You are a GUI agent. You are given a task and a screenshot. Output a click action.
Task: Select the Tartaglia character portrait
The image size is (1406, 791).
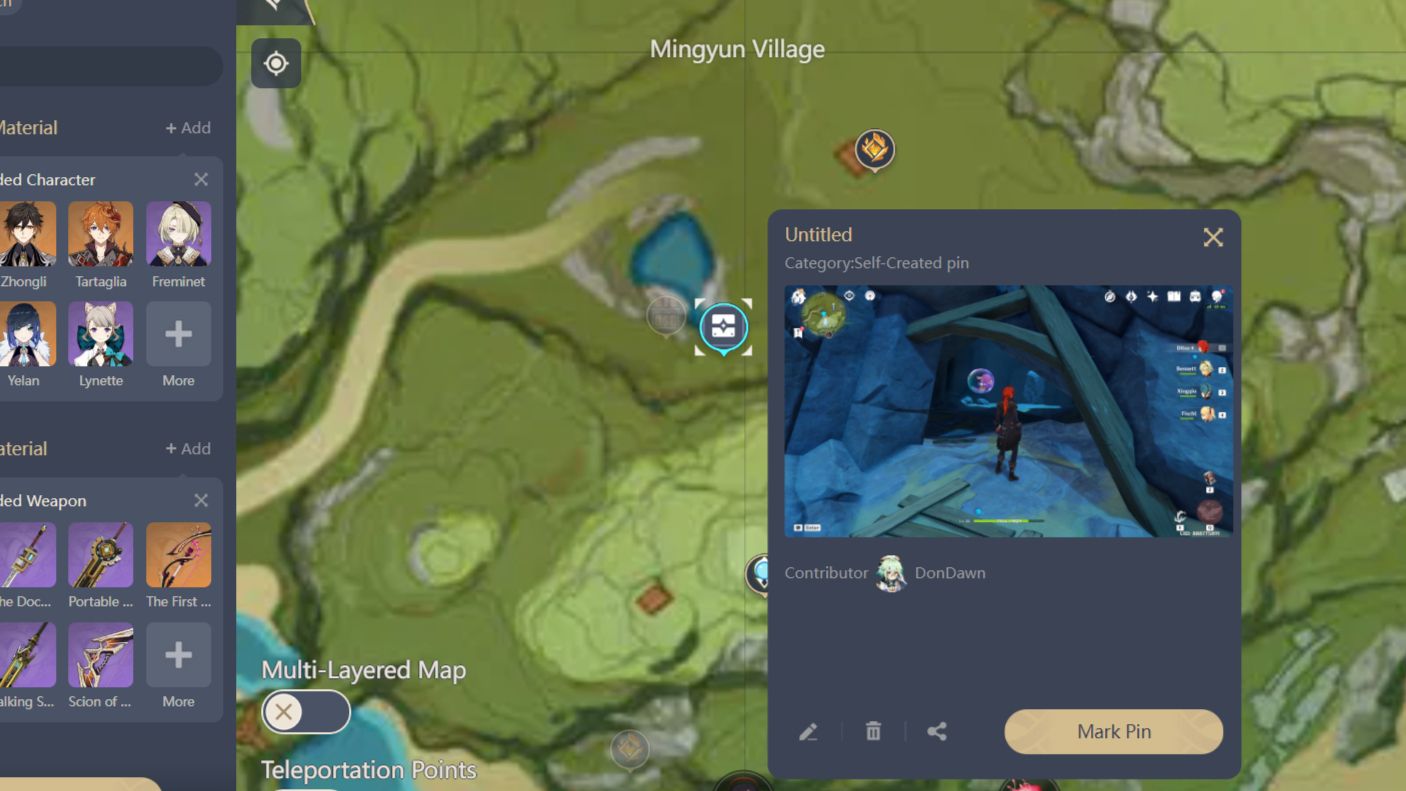(101, 235)
